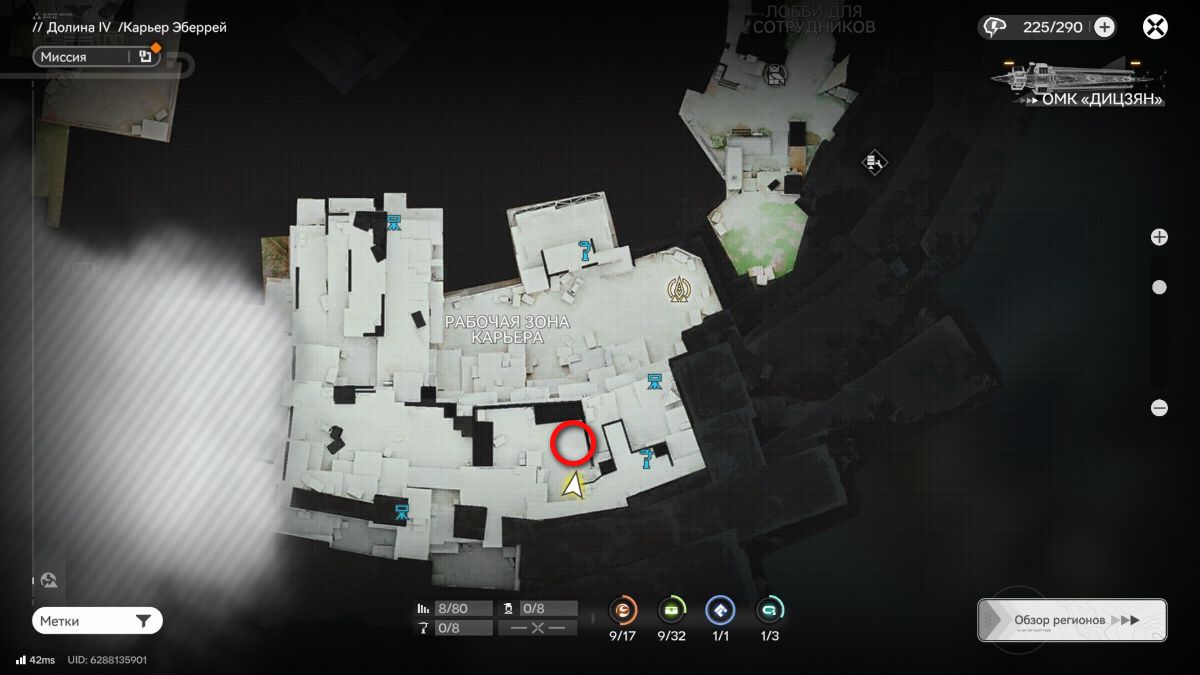Select the yellow player arrow marker
Image resolution: width=1200 pixels, height=675 pixels.
tap(573, 486)
